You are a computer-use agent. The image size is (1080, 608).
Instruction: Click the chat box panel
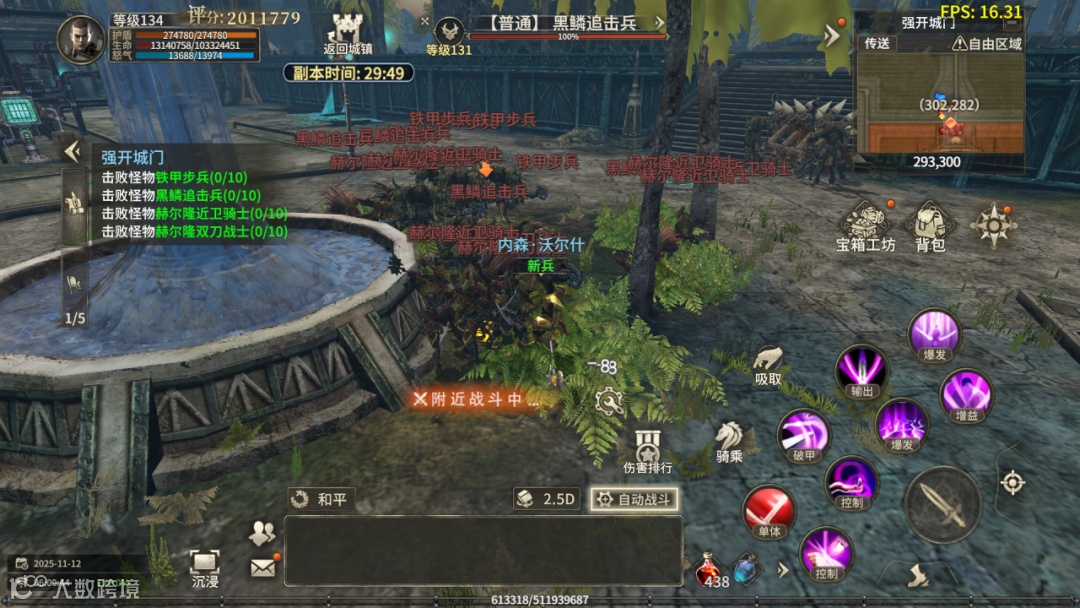tap(483, 549)
